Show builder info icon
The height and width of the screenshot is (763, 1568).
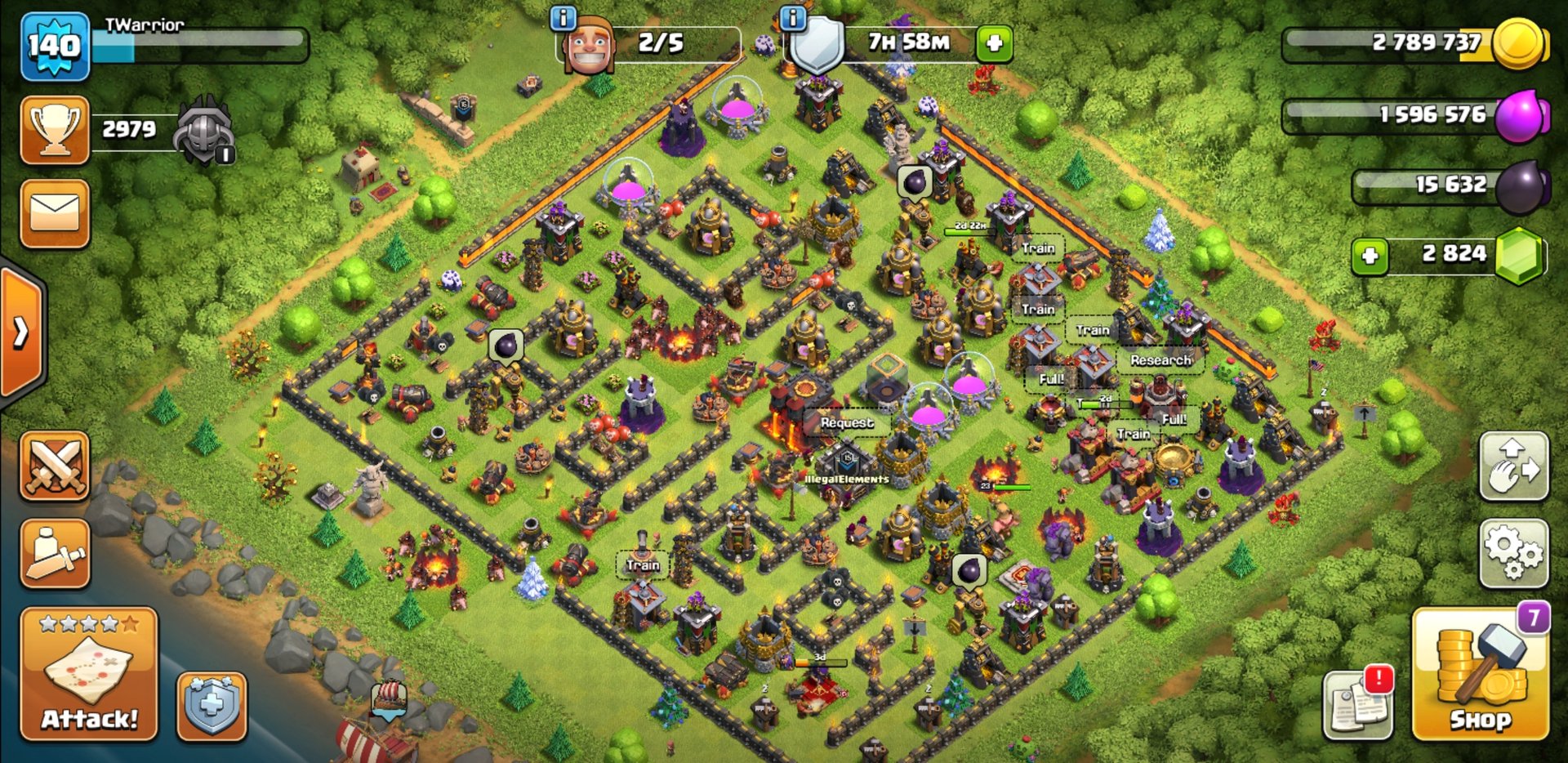coord(563,18)
